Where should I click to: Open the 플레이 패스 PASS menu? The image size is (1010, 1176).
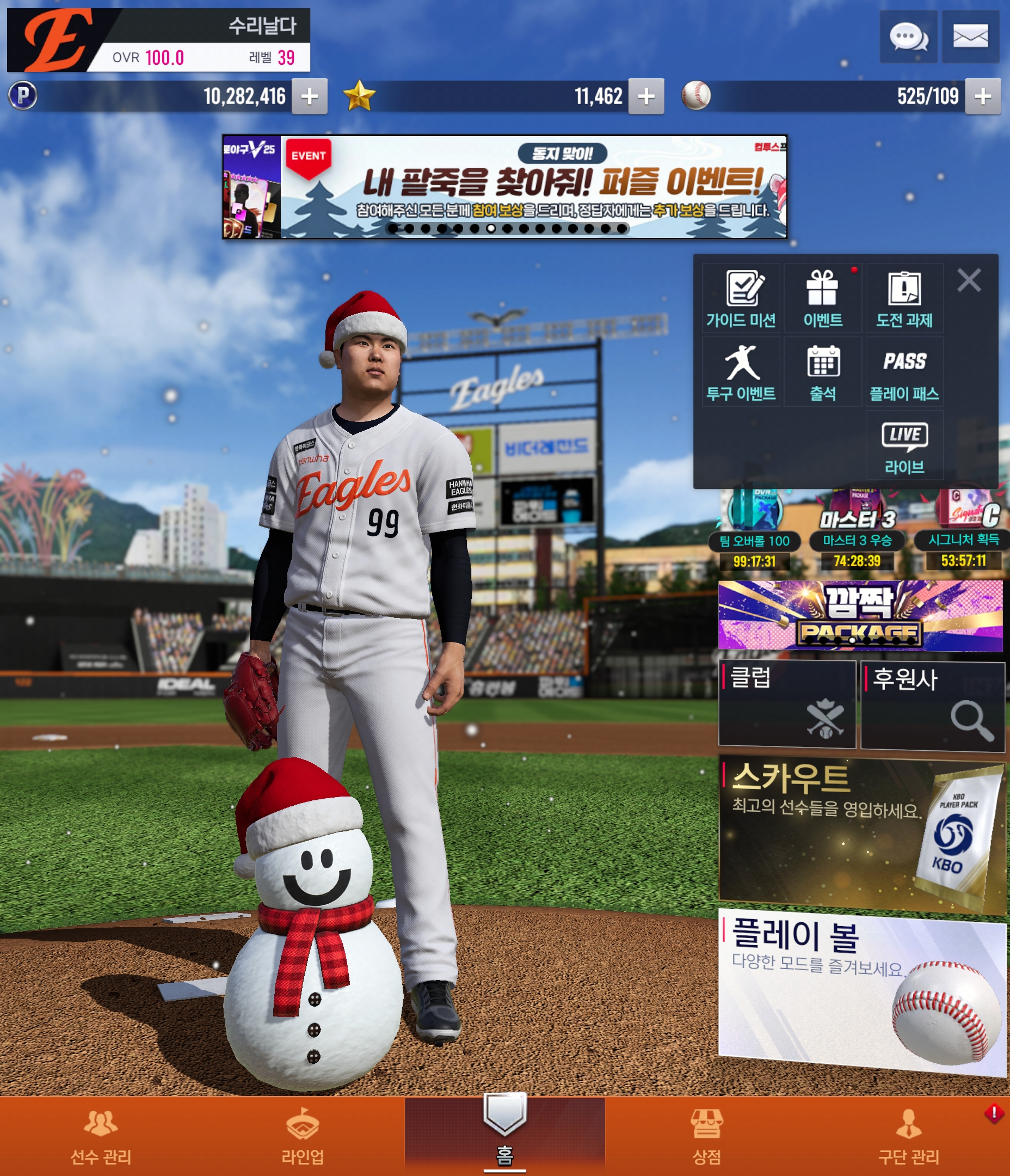point(904,372)
